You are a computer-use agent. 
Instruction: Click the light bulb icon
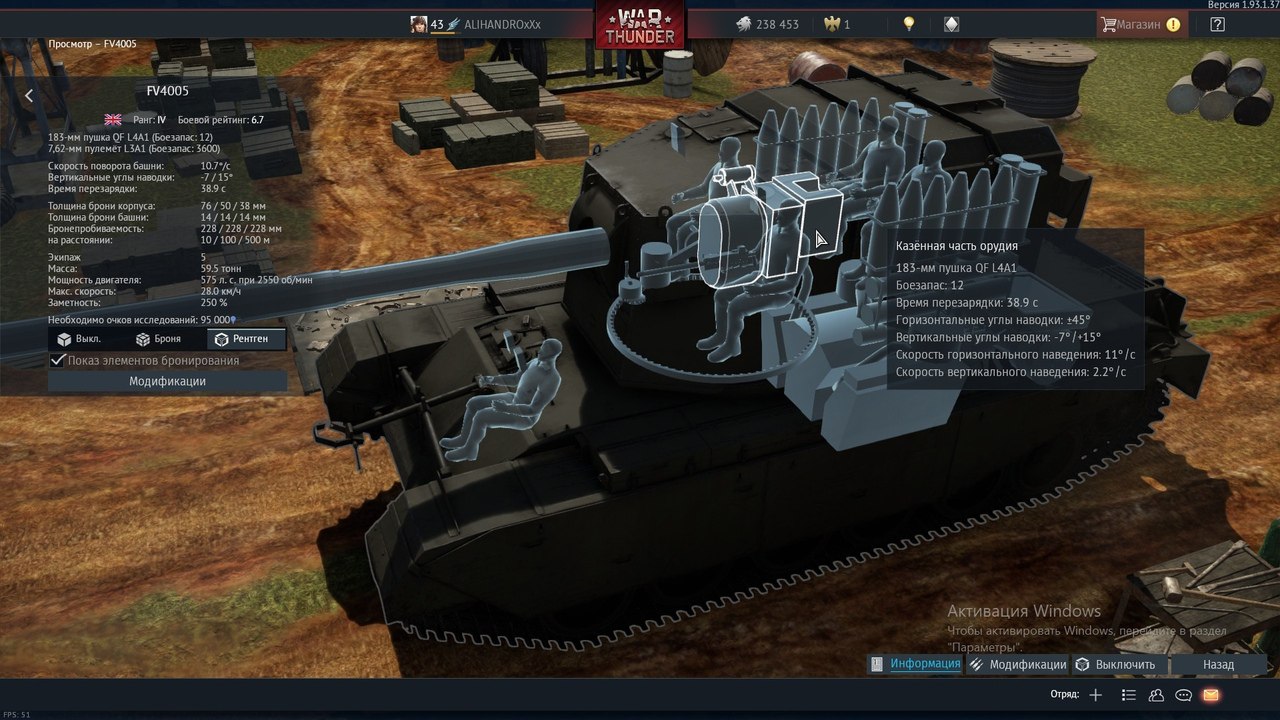908,24
